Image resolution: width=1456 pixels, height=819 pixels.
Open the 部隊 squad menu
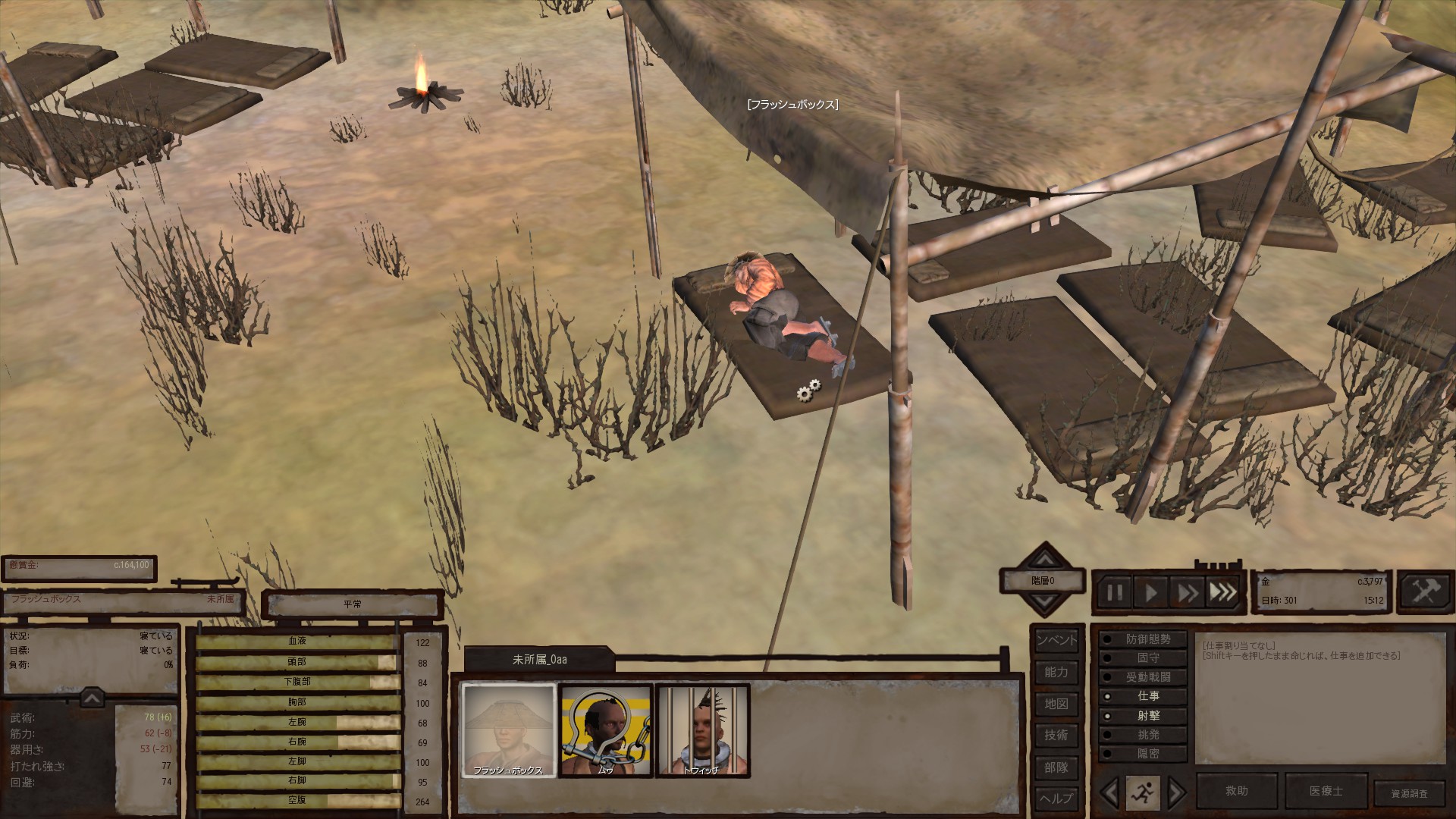tap(1056, 767)
